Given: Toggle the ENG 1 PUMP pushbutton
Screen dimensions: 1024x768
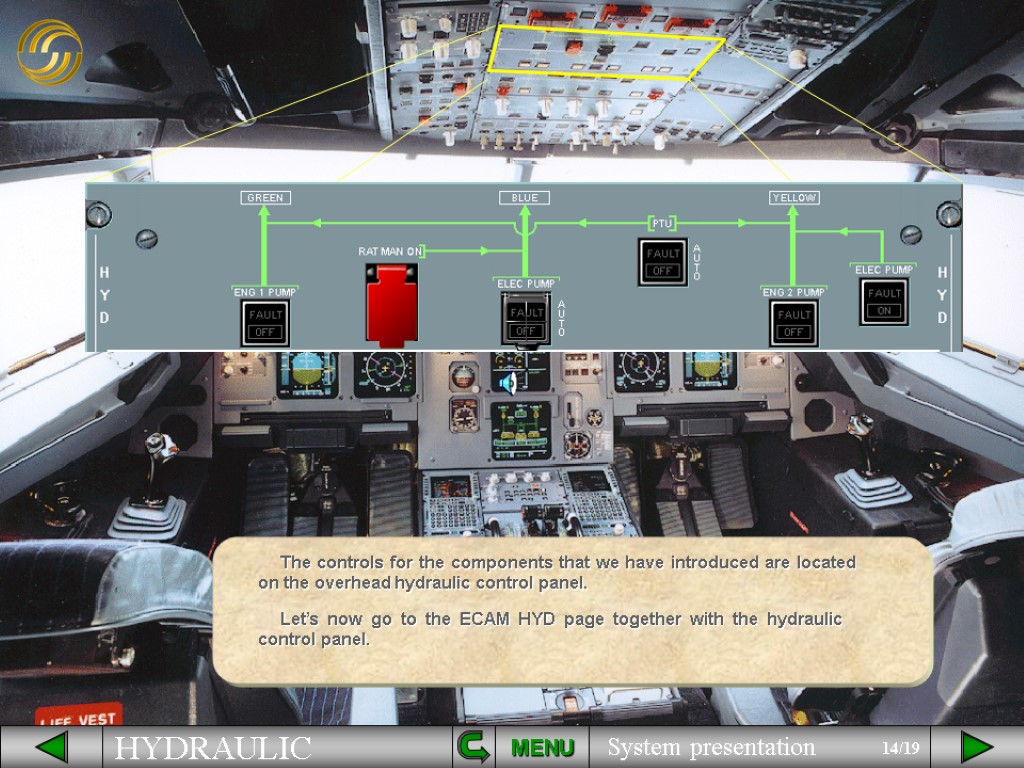Looking at the screenshot, I should click(265, 323).
